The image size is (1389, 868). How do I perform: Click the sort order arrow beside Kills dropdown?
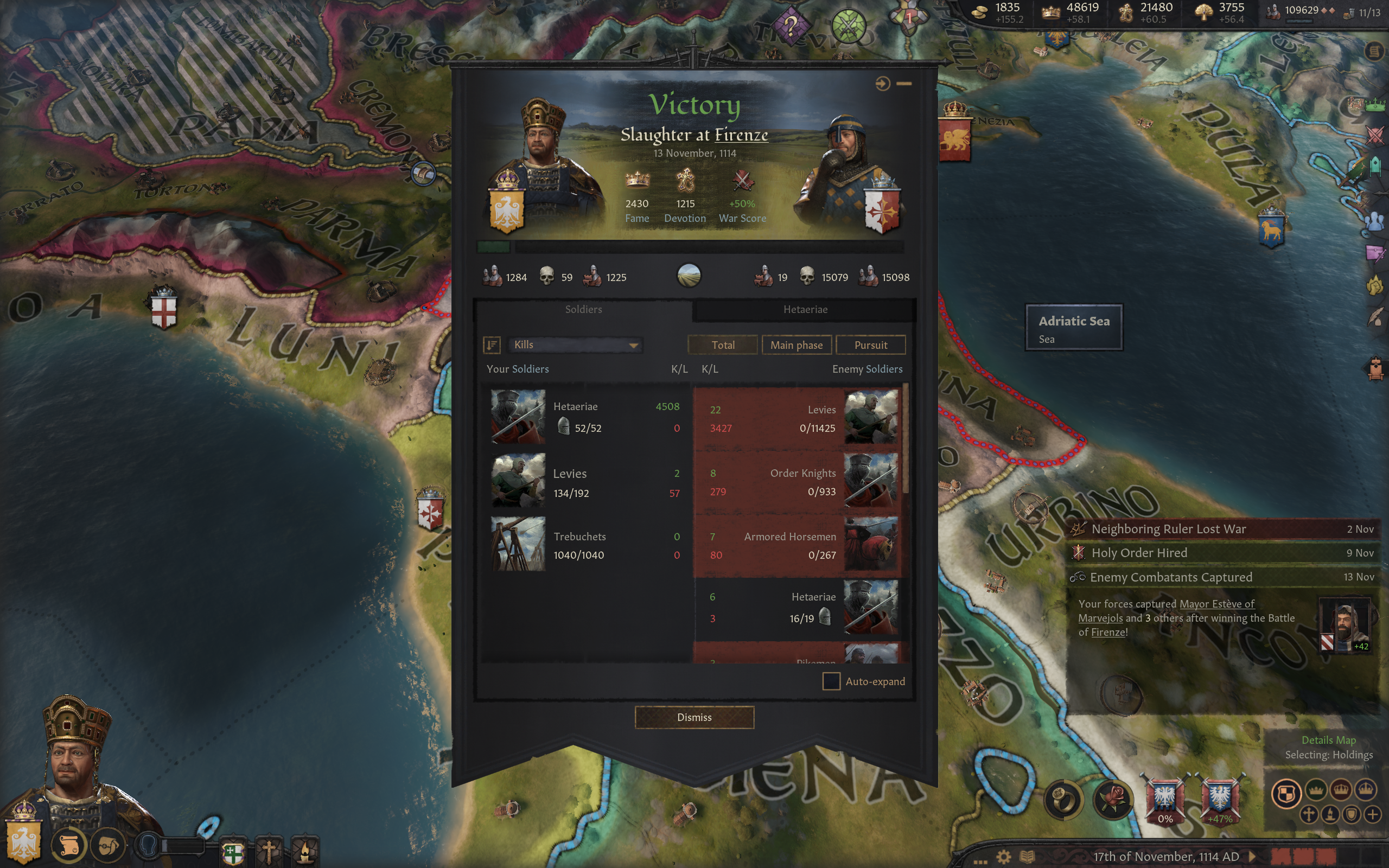point(492,344)
